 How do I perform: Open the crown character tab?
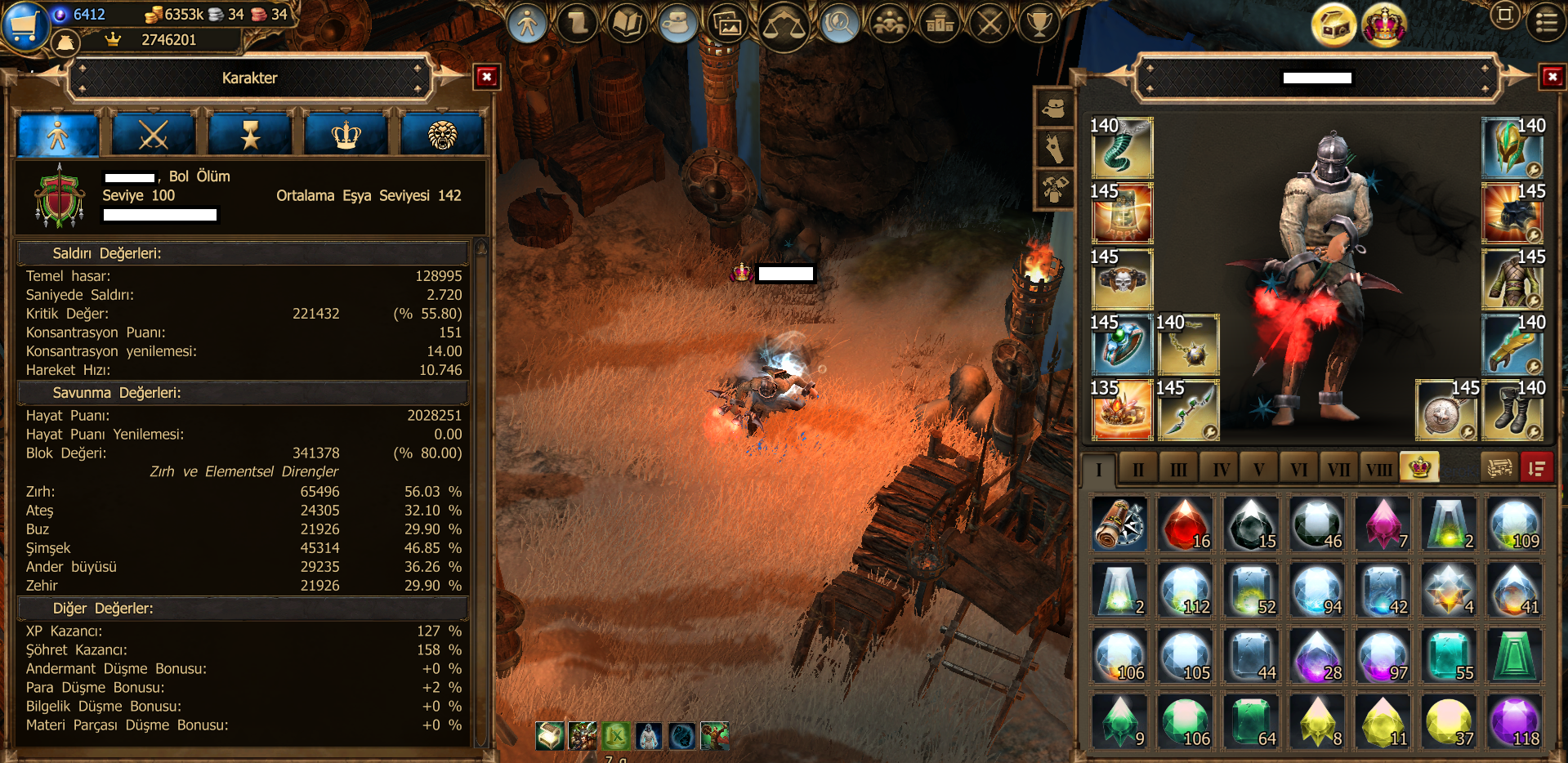(346, 136)
